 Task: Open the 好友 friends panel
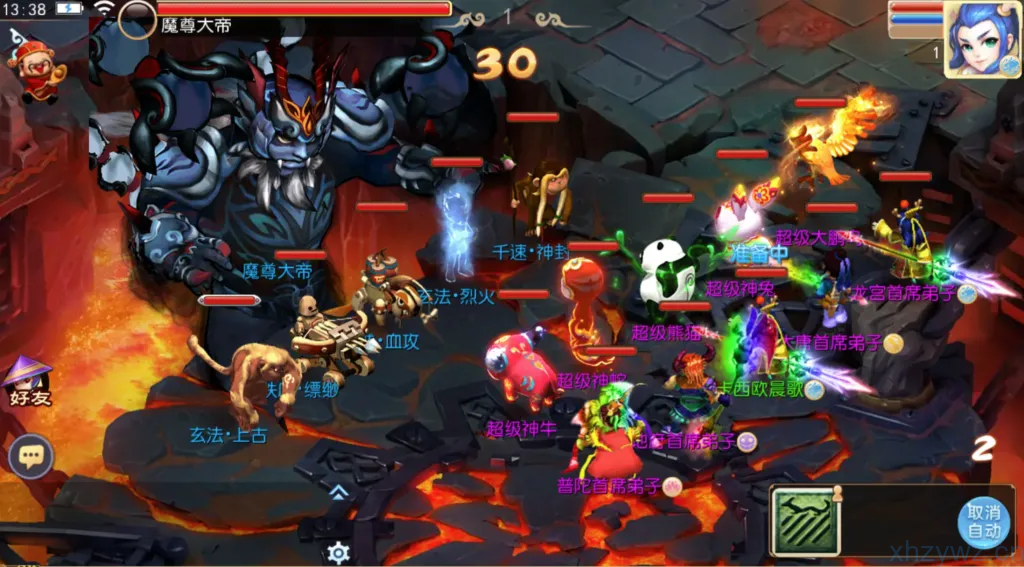(29, 382)
